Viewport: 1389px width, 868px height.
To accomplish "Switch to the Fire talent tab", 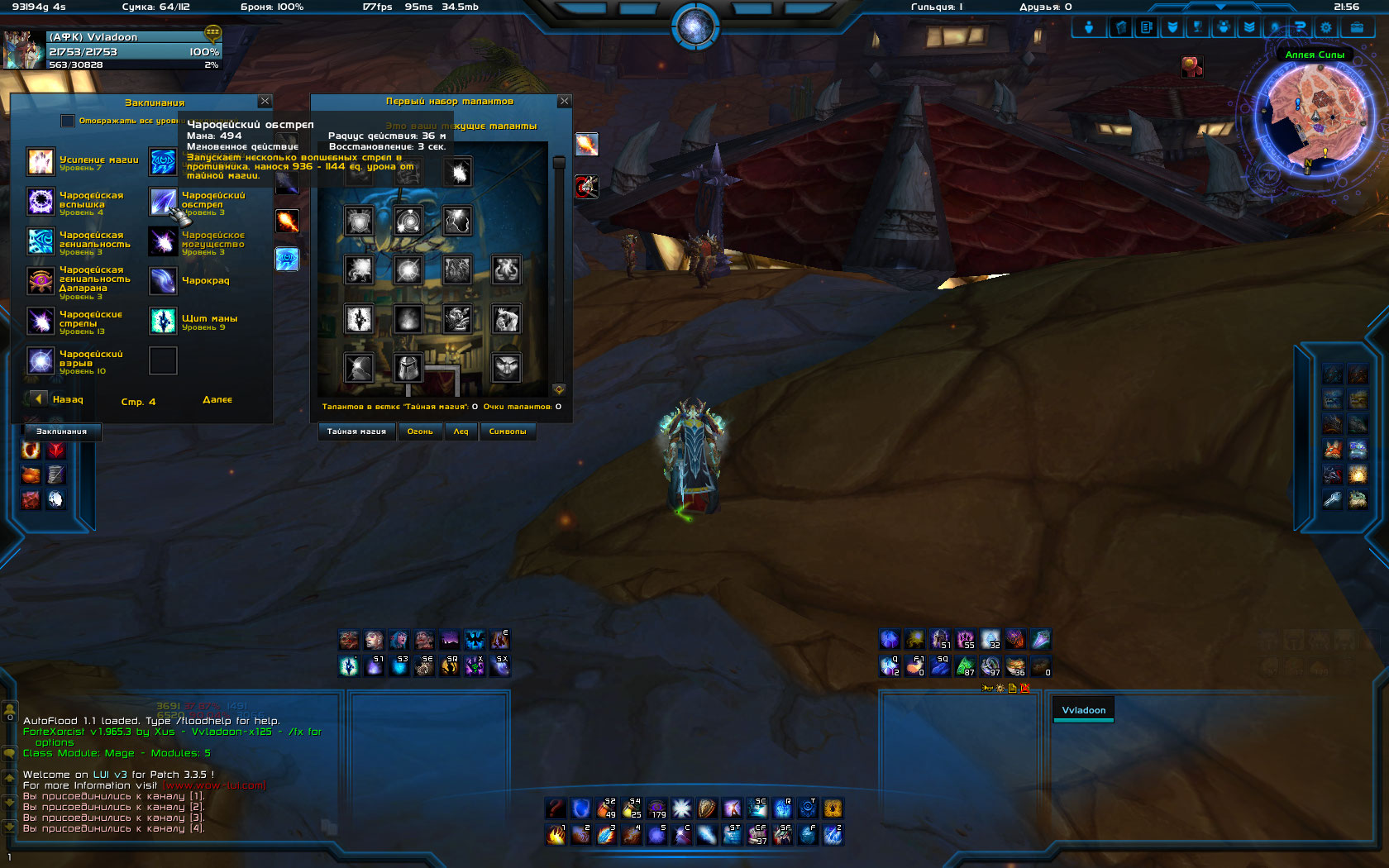I will pyautogui.click(x=420, y=432).
